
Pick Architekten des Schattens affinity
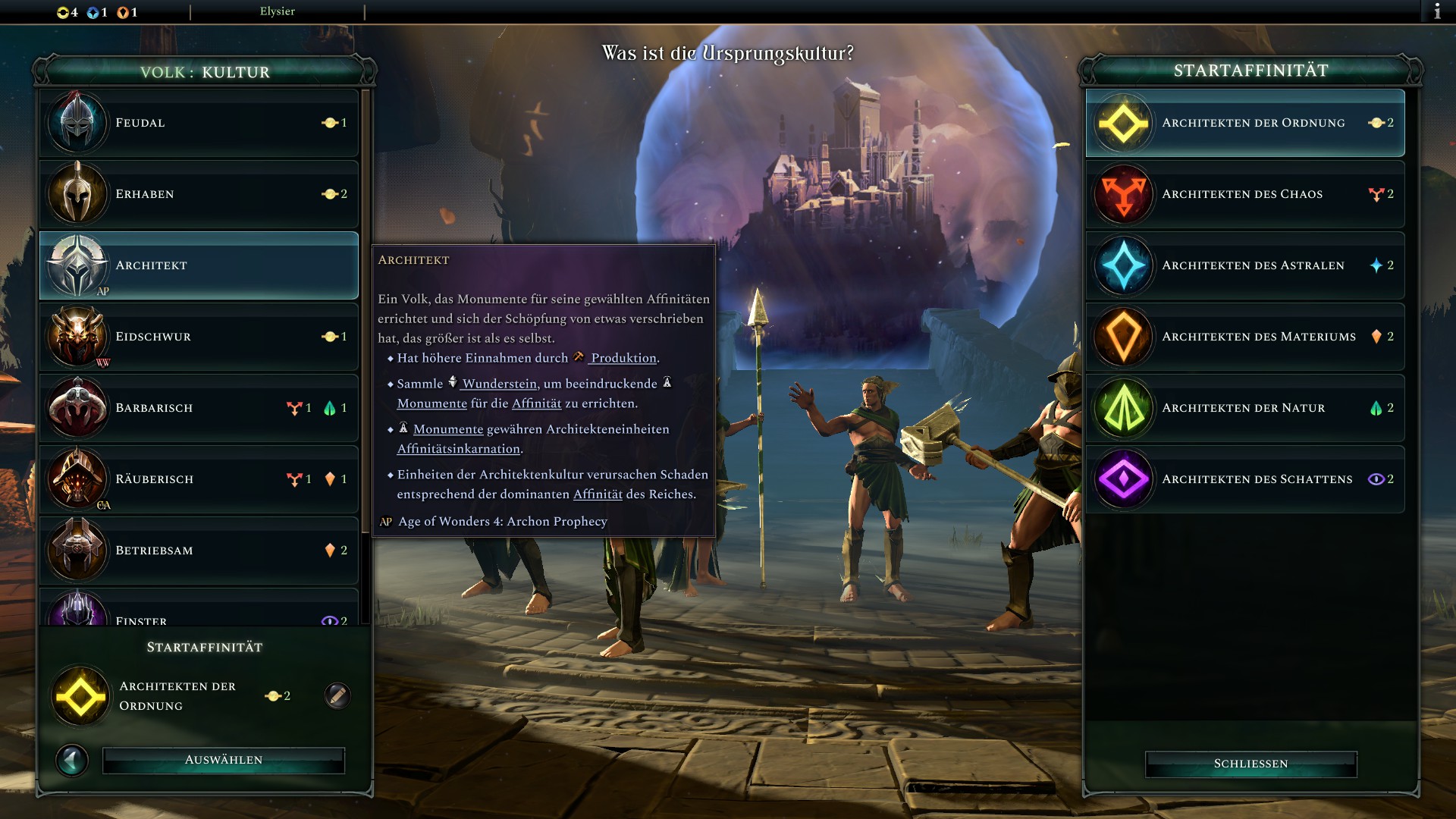1245,479
